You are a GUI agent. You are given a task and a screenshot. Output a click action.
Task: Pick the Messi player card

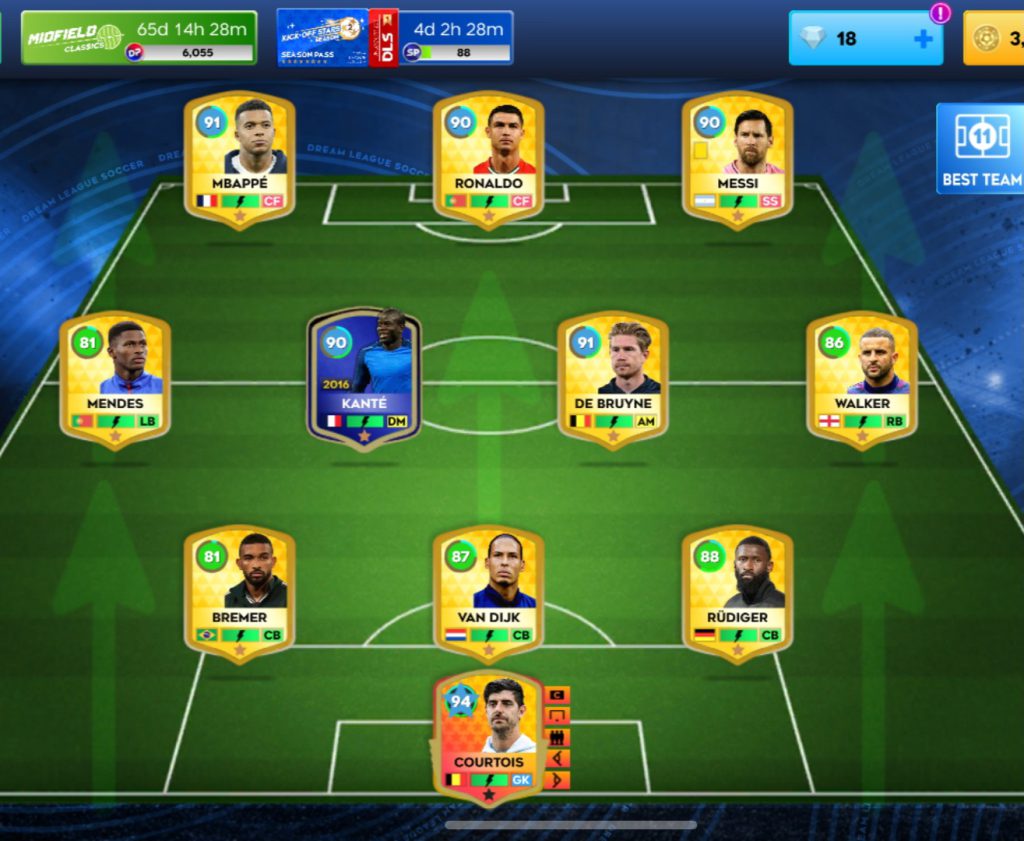(738, 160)
